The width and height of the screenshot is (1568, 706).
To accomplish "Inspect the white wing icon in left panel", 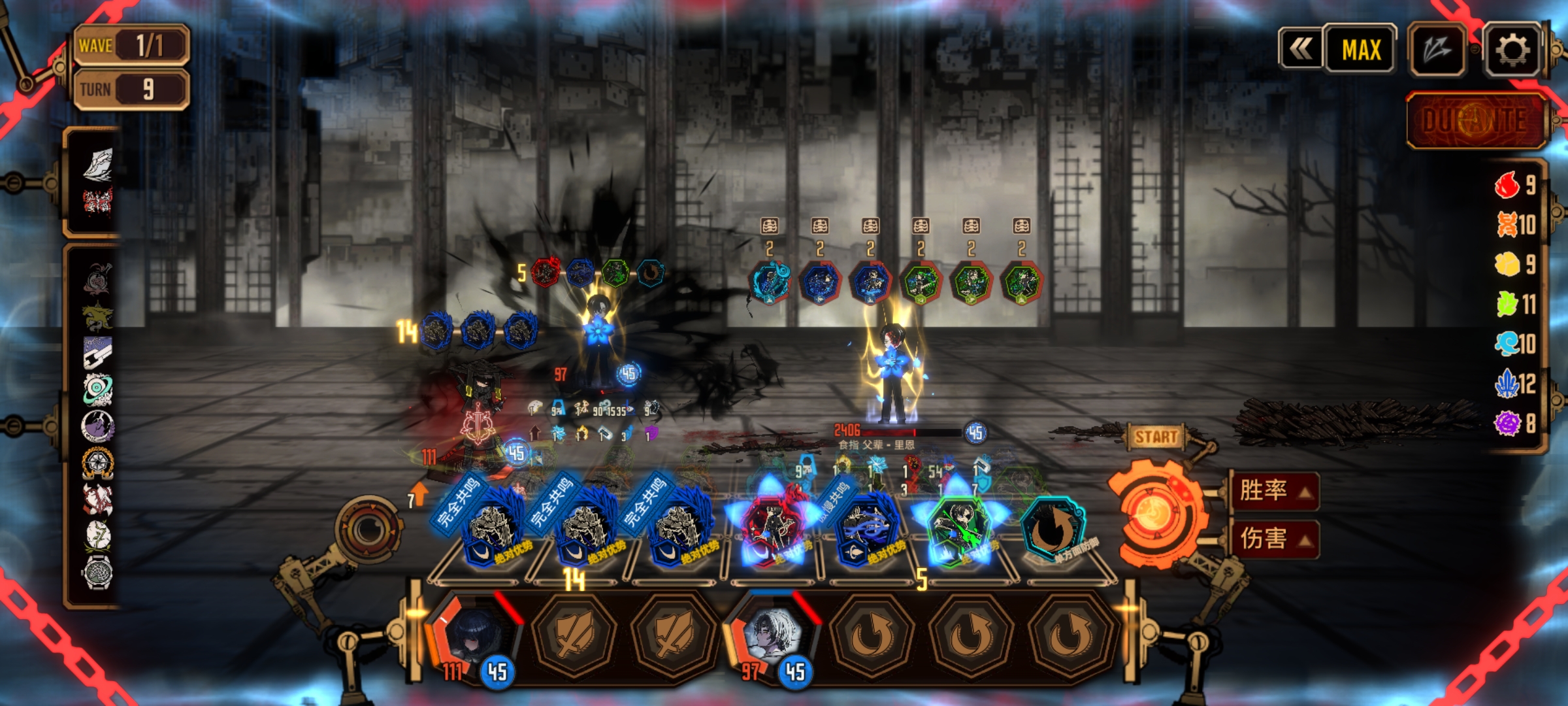I will pos(98,163).
